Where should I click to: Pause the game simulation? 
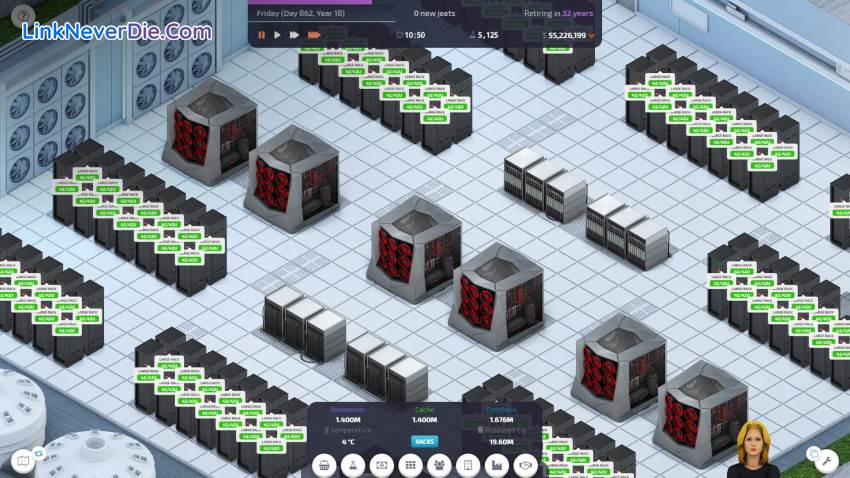(x=262, y=35)
